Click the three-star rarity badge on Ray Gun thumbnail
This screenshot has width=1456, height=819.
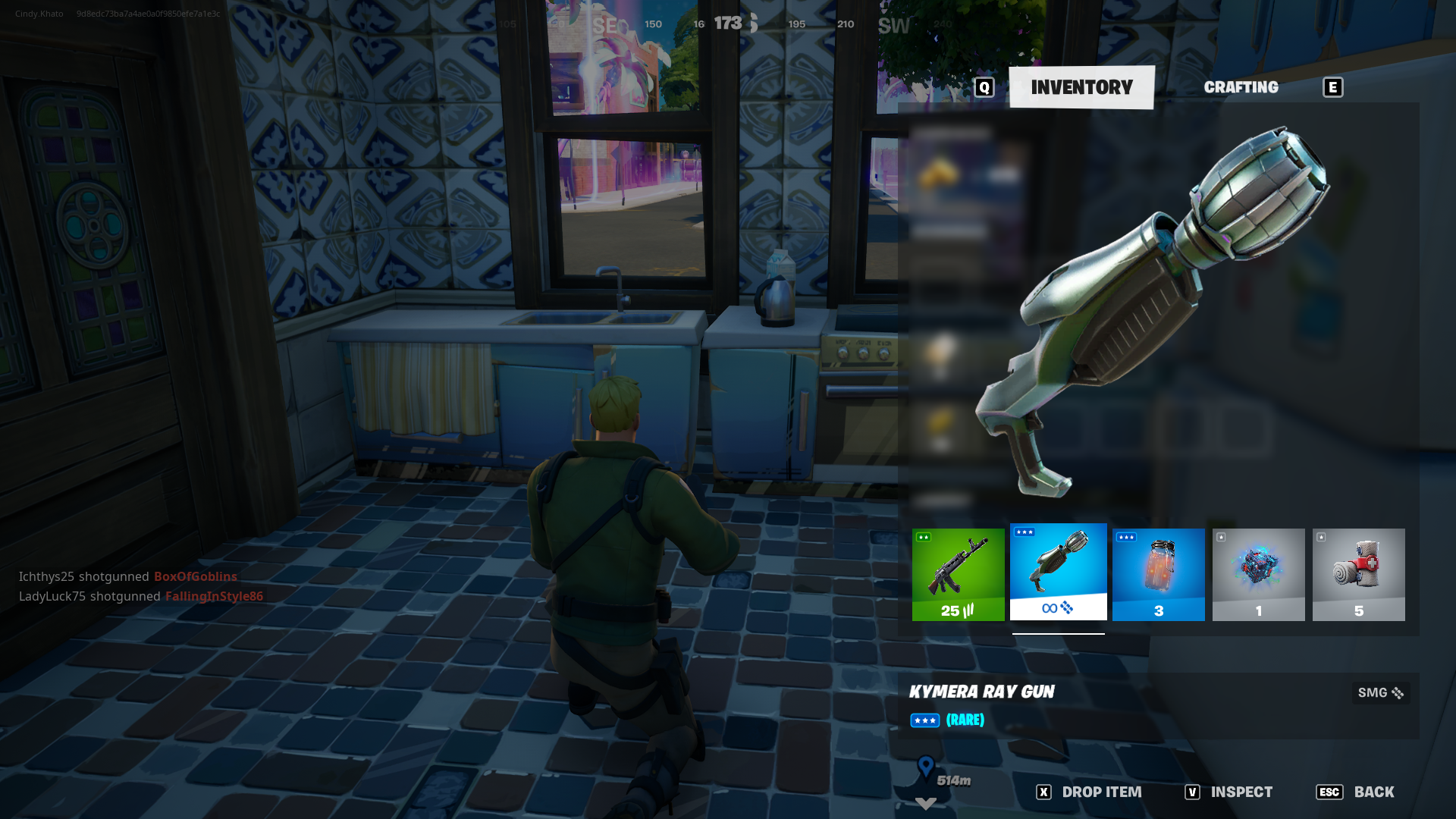1024,533
